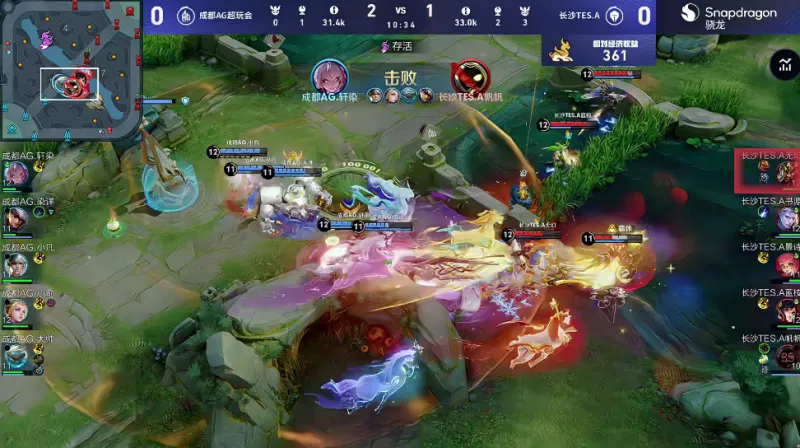Click the 成都AG超玩会 team logo
The height and width of the screenshot is (448, 800).
click(185, 15)
